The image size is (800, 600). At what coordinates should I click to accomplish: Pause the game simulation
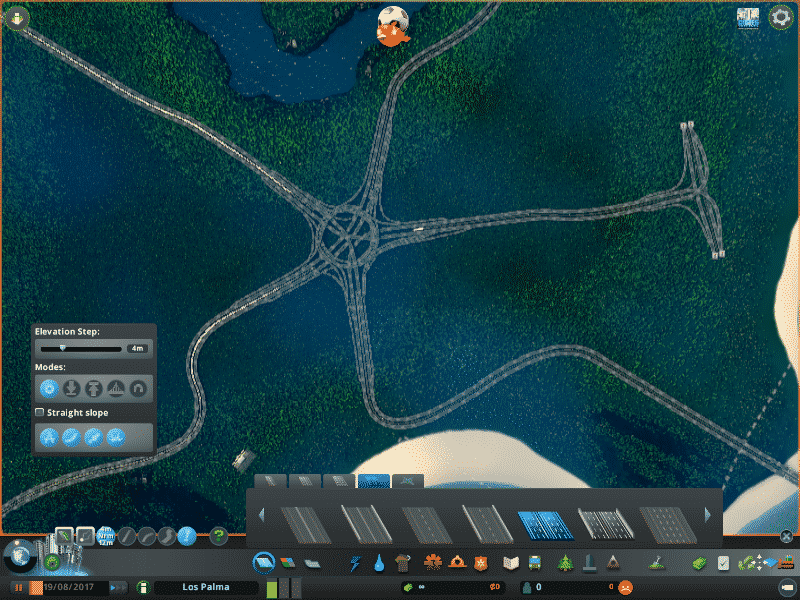19,587
